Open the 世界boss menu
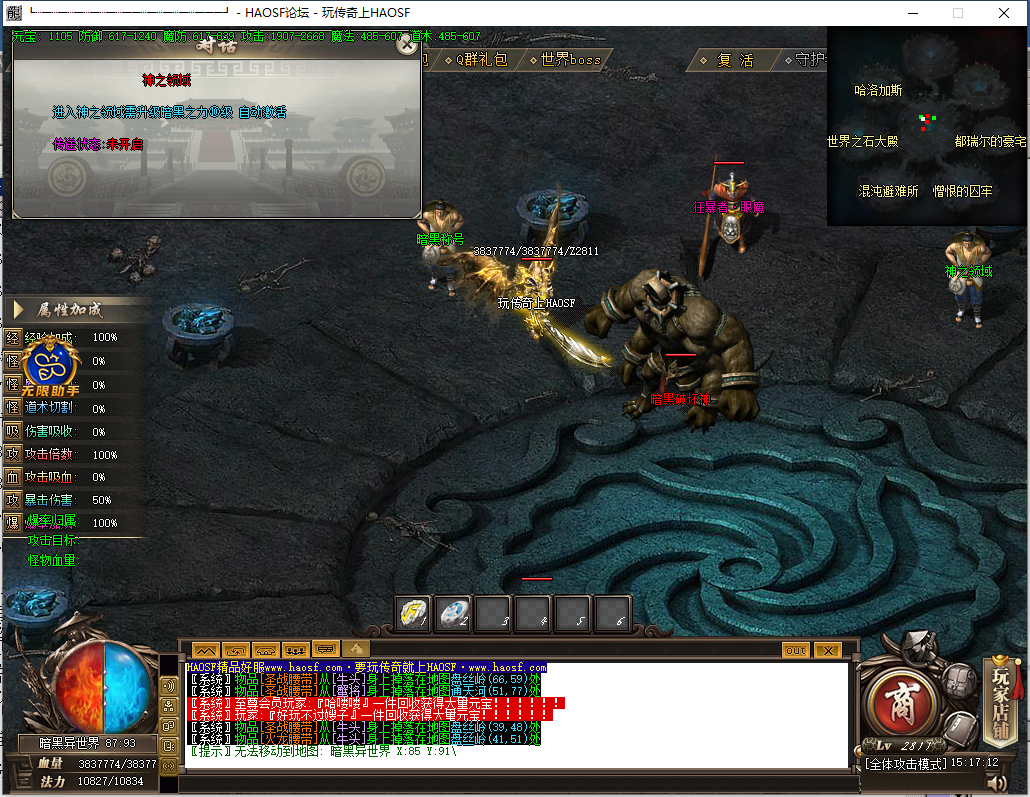Image resolution: width=1030 pixels, height=797 pixels. point(570,60)
